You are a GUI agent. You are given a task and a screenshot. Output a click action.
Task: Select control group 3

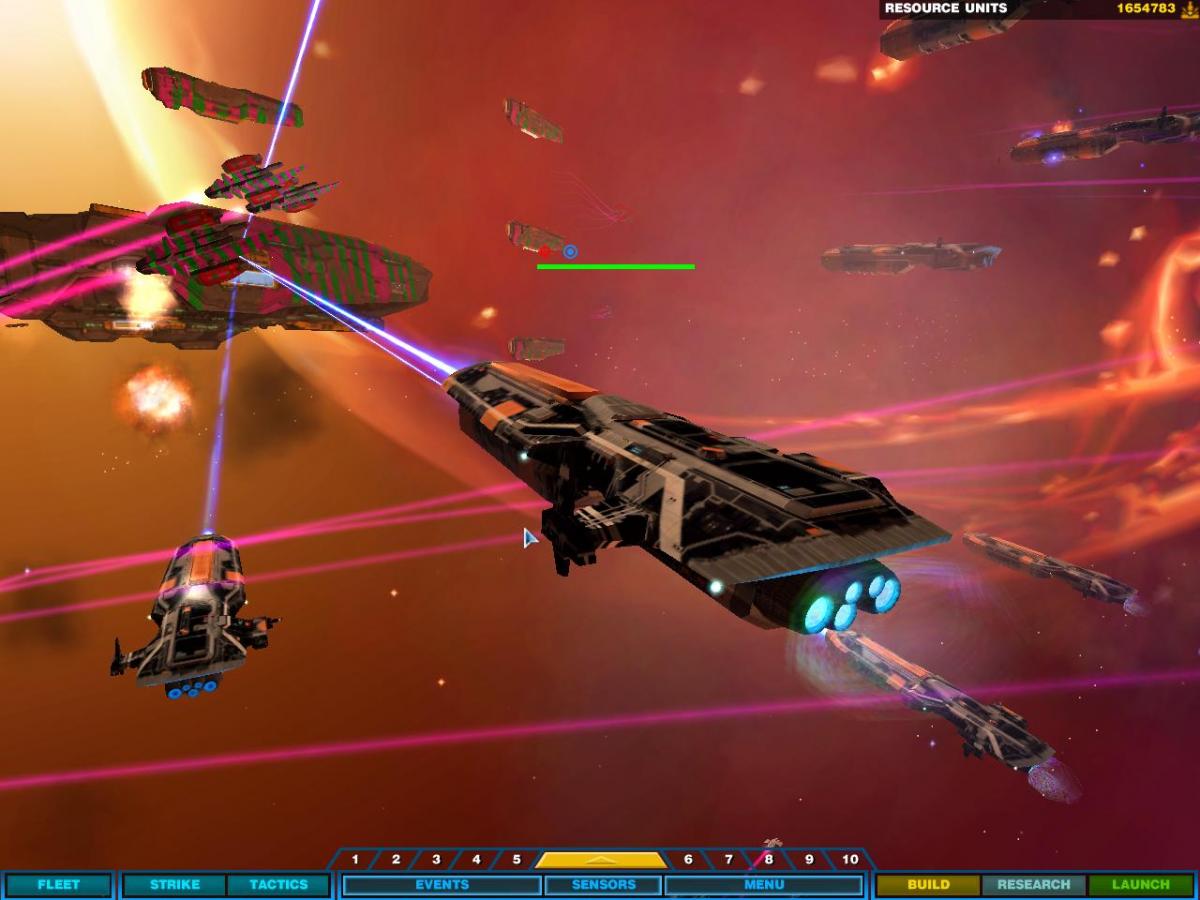click(436, 860)
